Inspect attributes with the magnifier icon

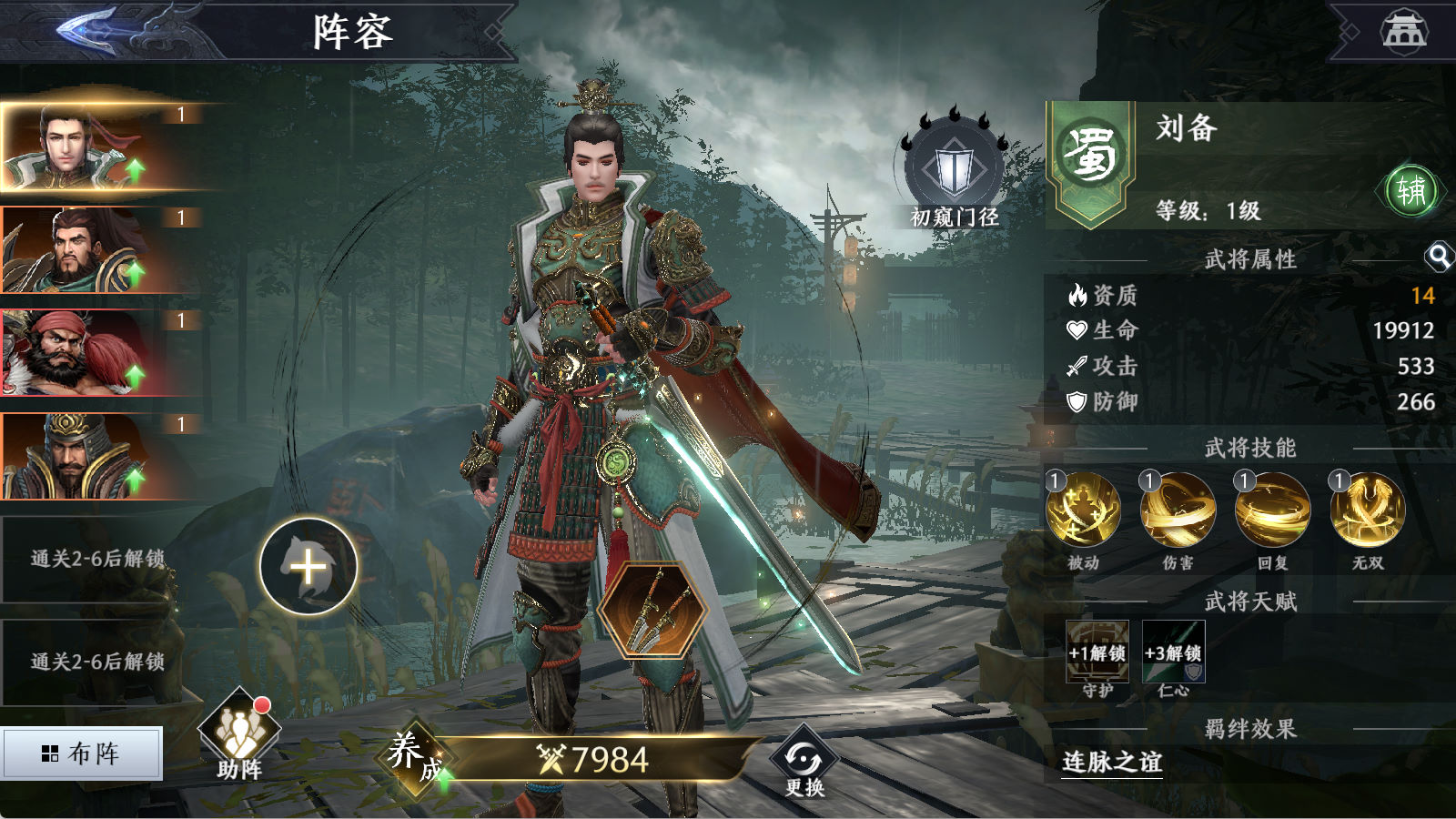[1439, 258]
